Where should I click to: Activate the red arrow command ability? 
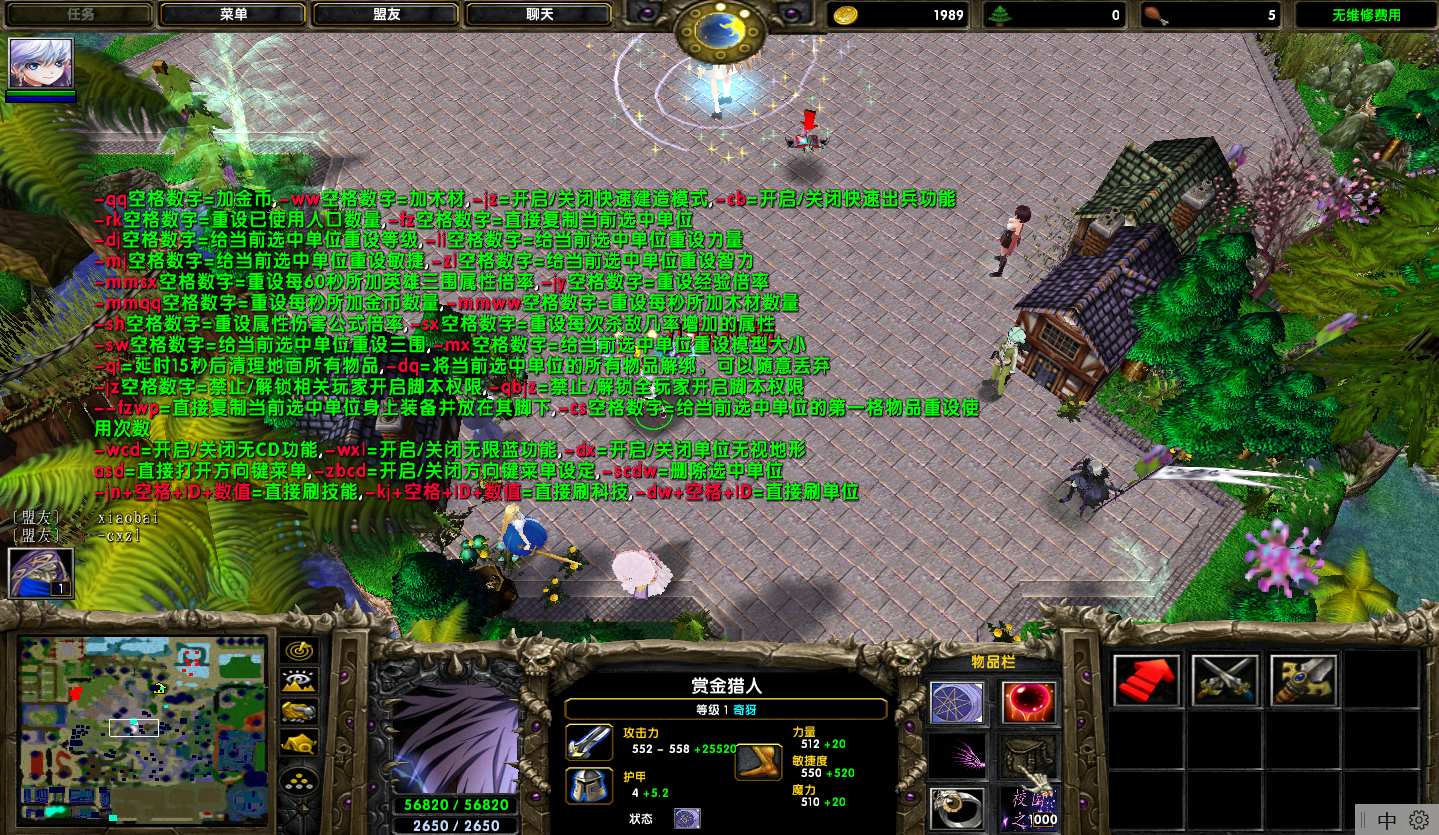click(x=1146, y=681)
